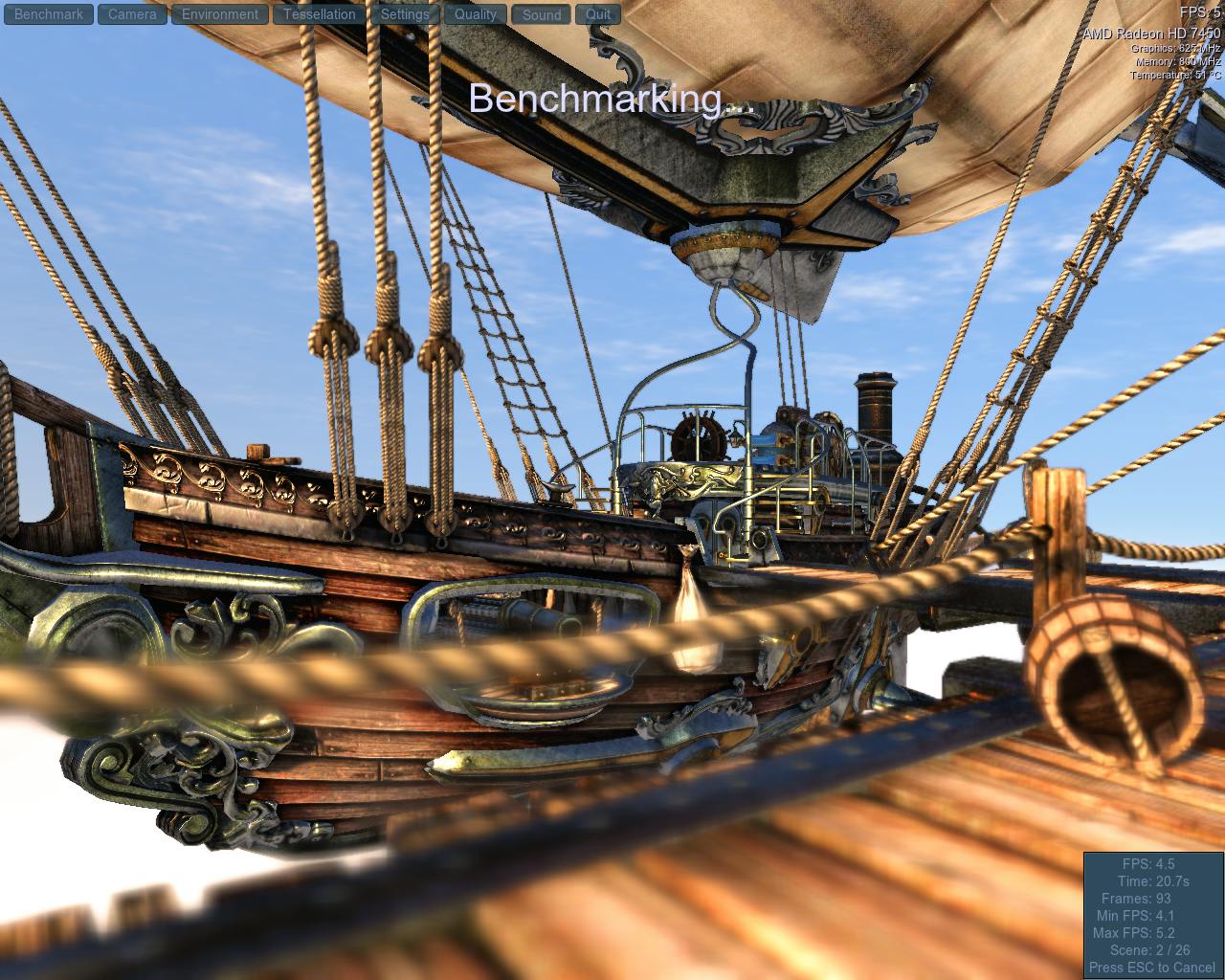Toggle the Tessellation button
Image resolution: width=1225 pixels, height=980 pixels.
click(320, 14)
